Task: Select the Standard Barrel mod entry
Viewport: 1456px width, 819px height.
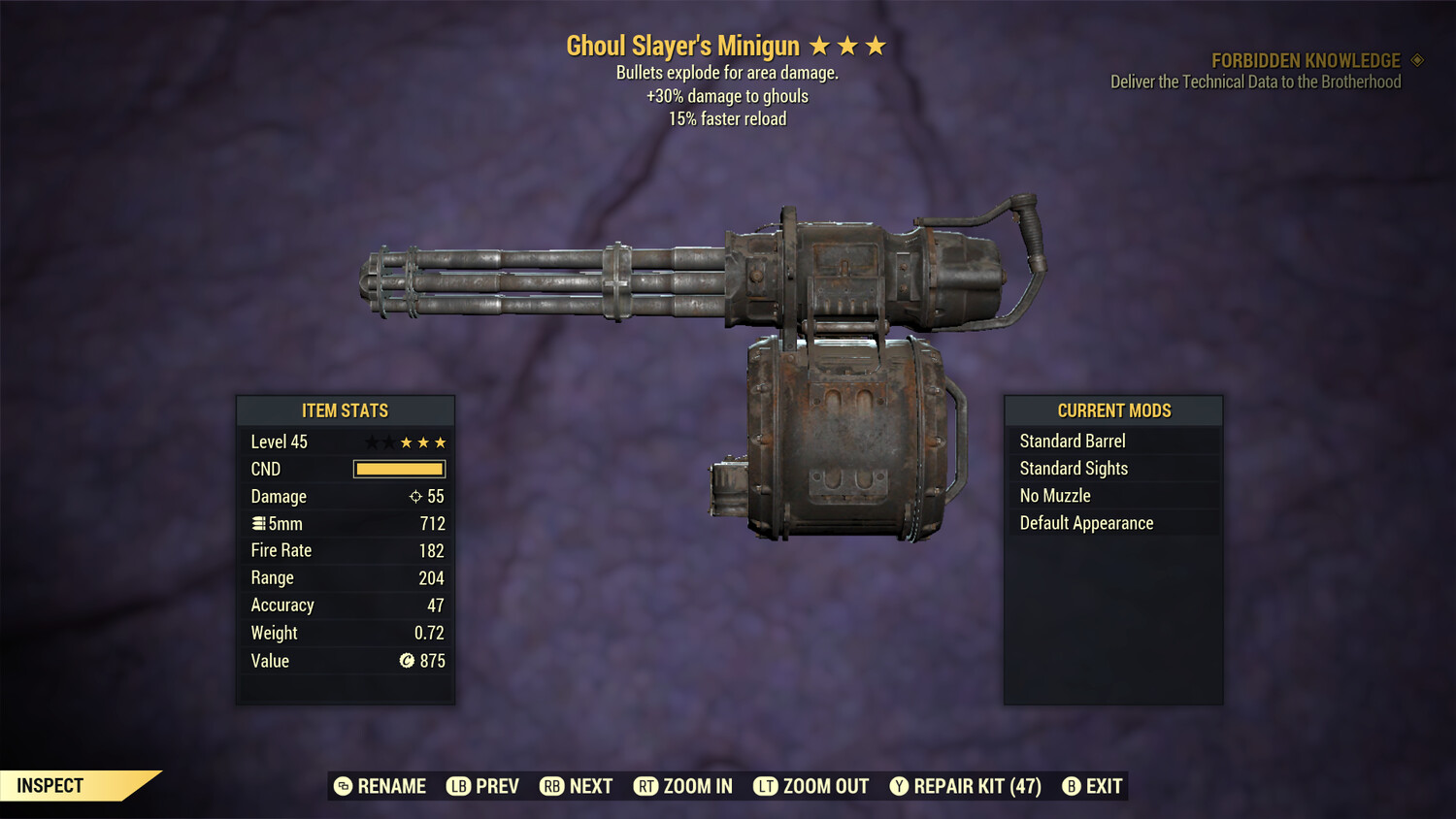Action: pyautogui.click(x=1072, y=441)
